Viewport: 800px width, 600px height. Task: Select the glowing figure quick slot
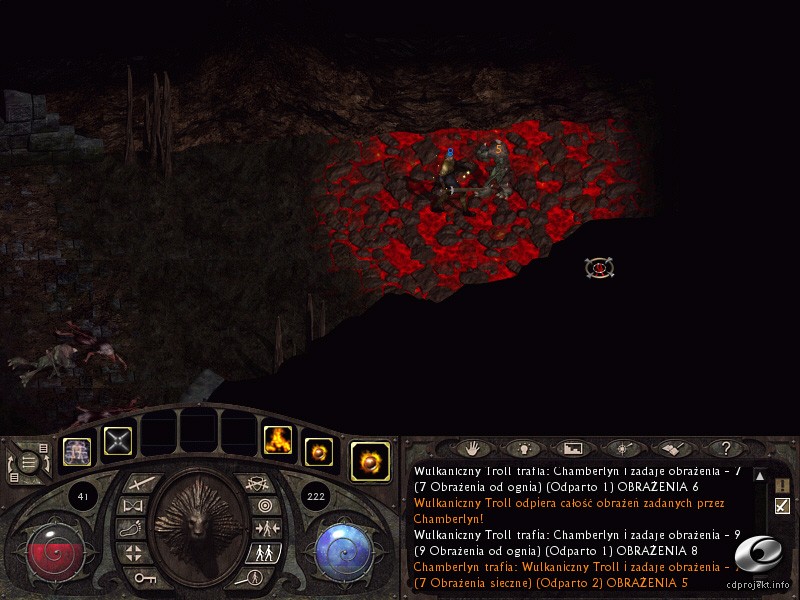77,452
